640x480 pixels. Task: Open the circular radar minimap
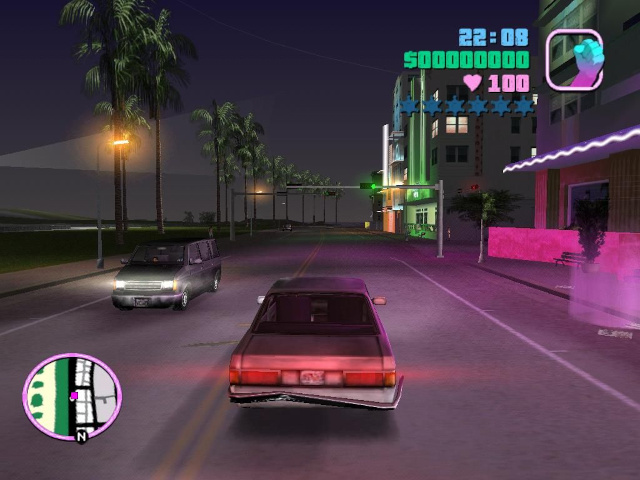pyautogui.click(x=72, y=397)
